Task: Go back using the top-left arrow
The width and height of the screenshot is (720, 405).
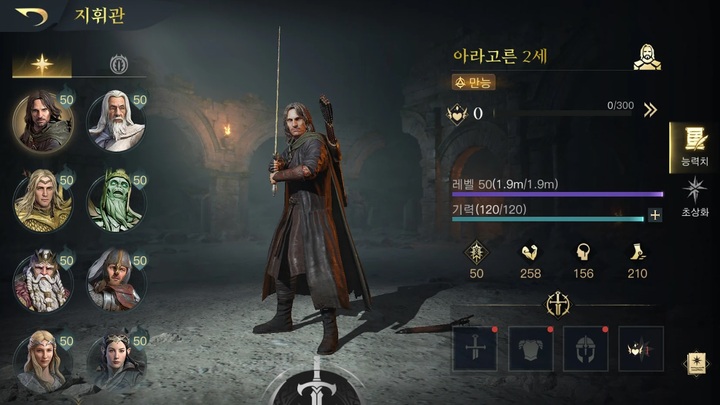Action: (x=31, y=16)
